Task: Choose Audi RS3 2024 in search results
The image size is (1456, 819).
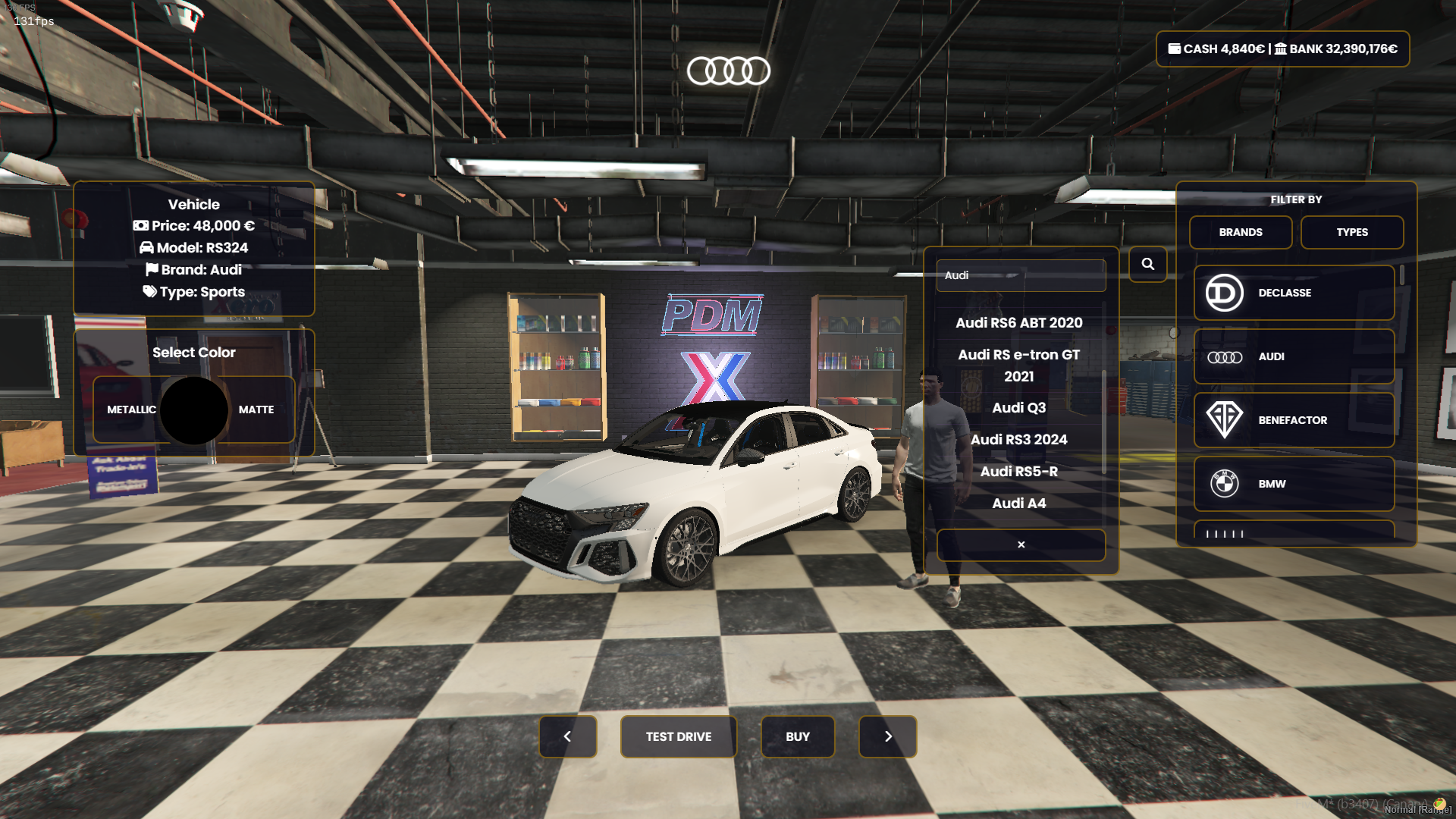Action: [1018, 440]
